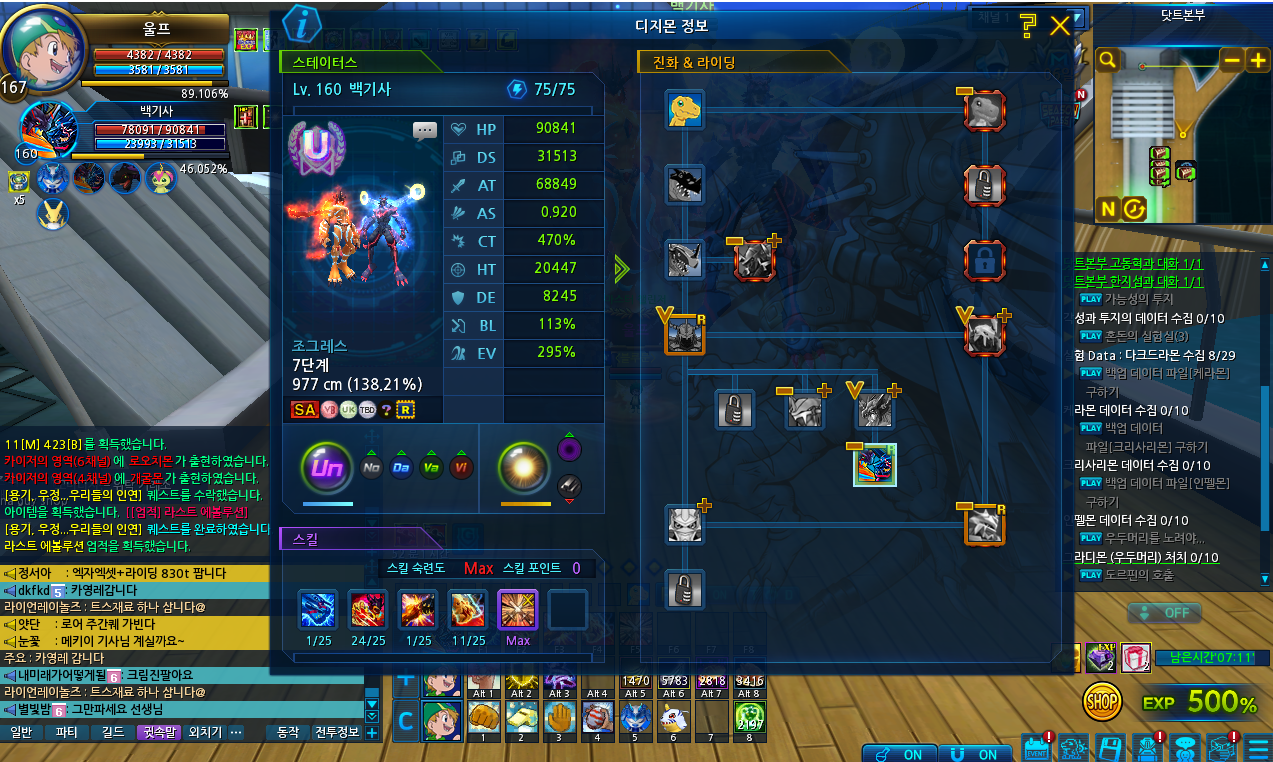Open the speech bubble button above Digimon portrait
Image resolution: width=1273 pixels, height=762 pixels.
pos(425,130)
